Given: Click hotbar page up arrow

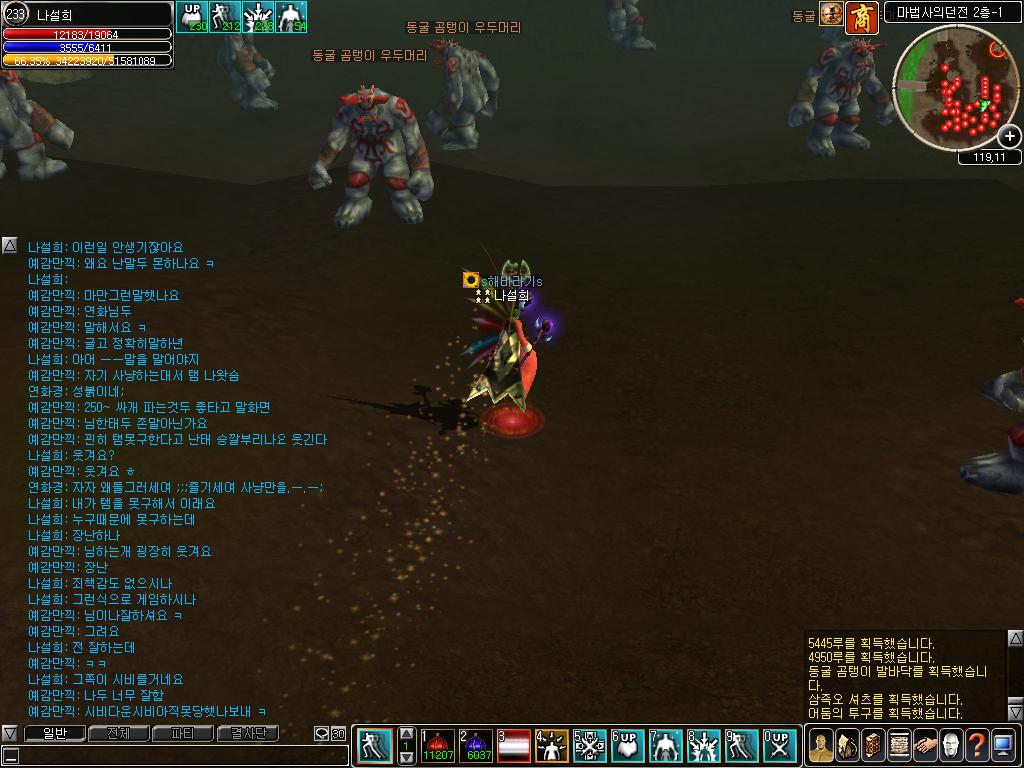Looking at the screenshot, I should coord(406,734).
